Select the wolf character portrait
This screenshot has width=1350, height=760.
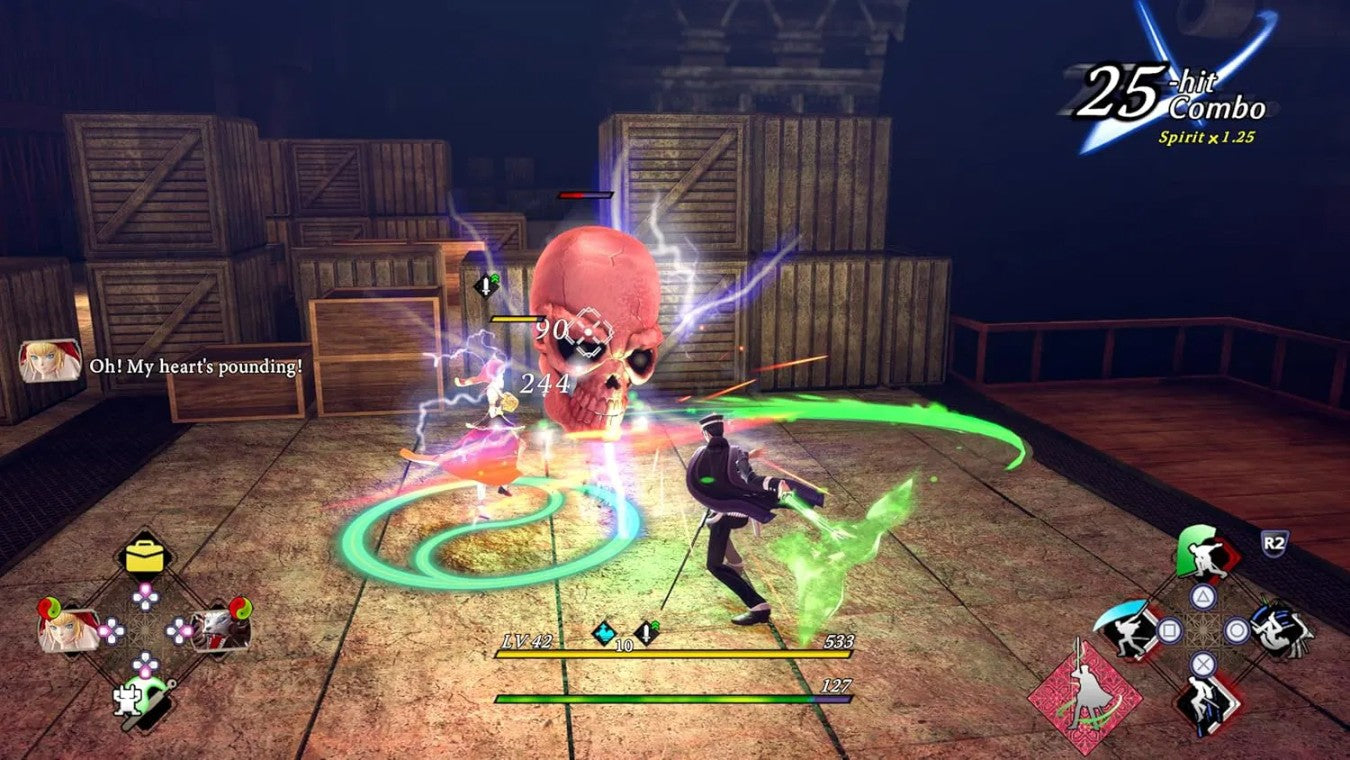pos(216,632)
